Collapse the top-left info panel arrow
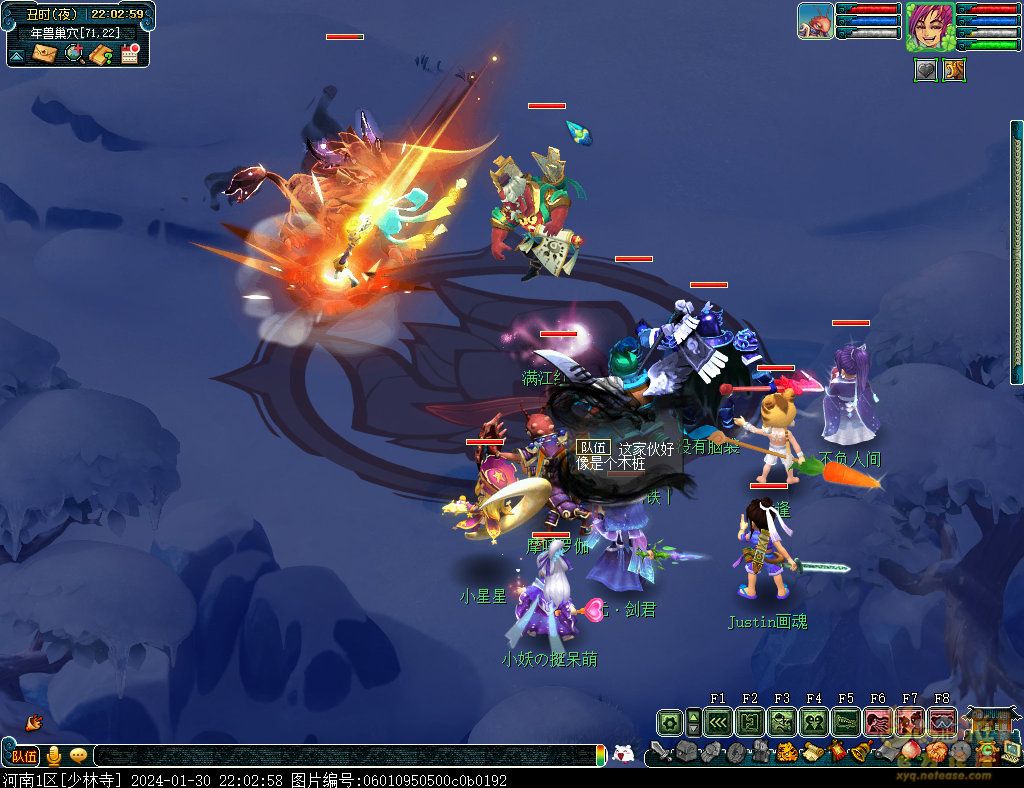 click(17, 55)
